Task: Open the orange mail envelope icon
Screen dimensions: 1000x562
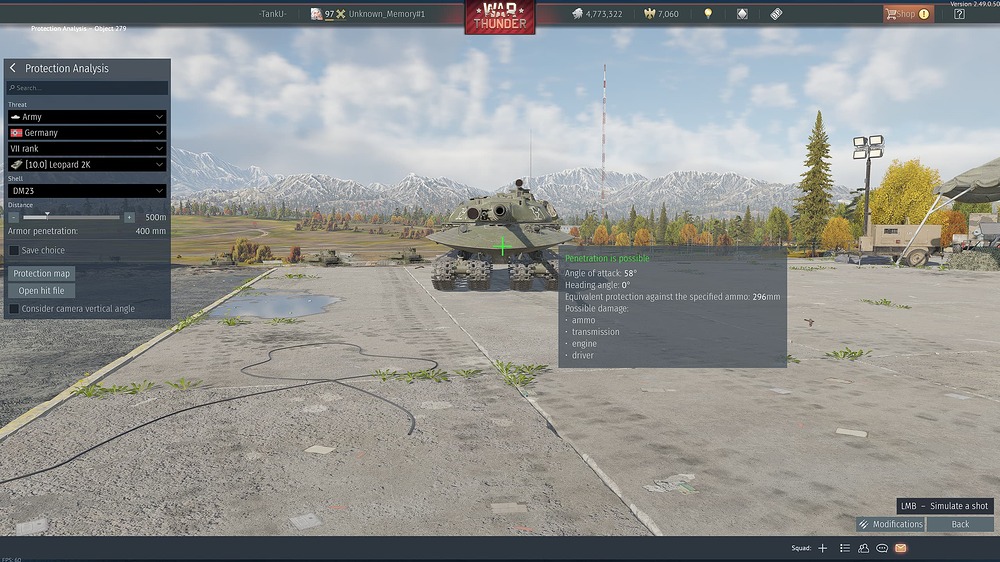Action: 900,548
